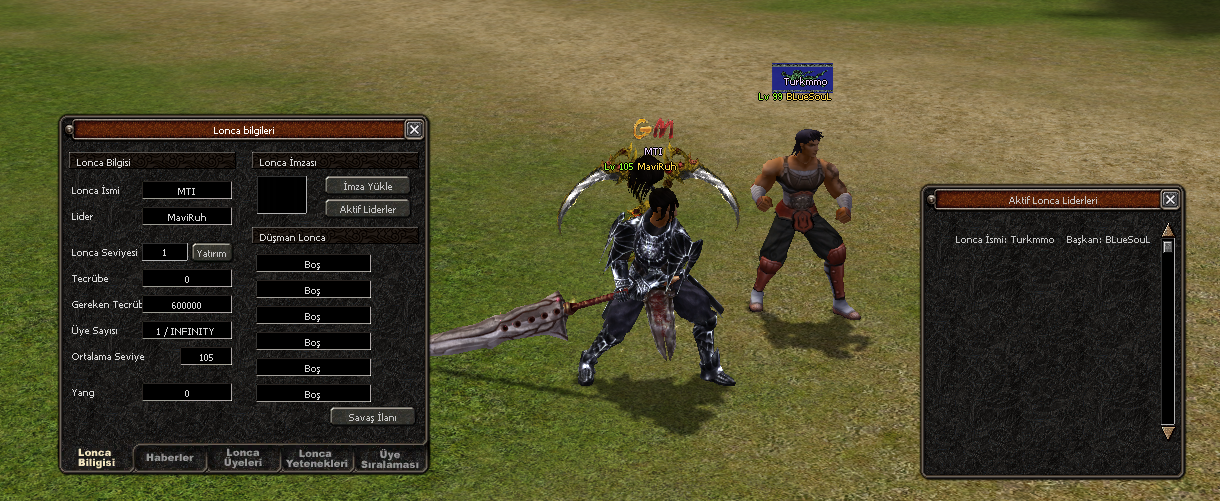
Task: Click the İmza Yükle button
Action: point(368,185)
